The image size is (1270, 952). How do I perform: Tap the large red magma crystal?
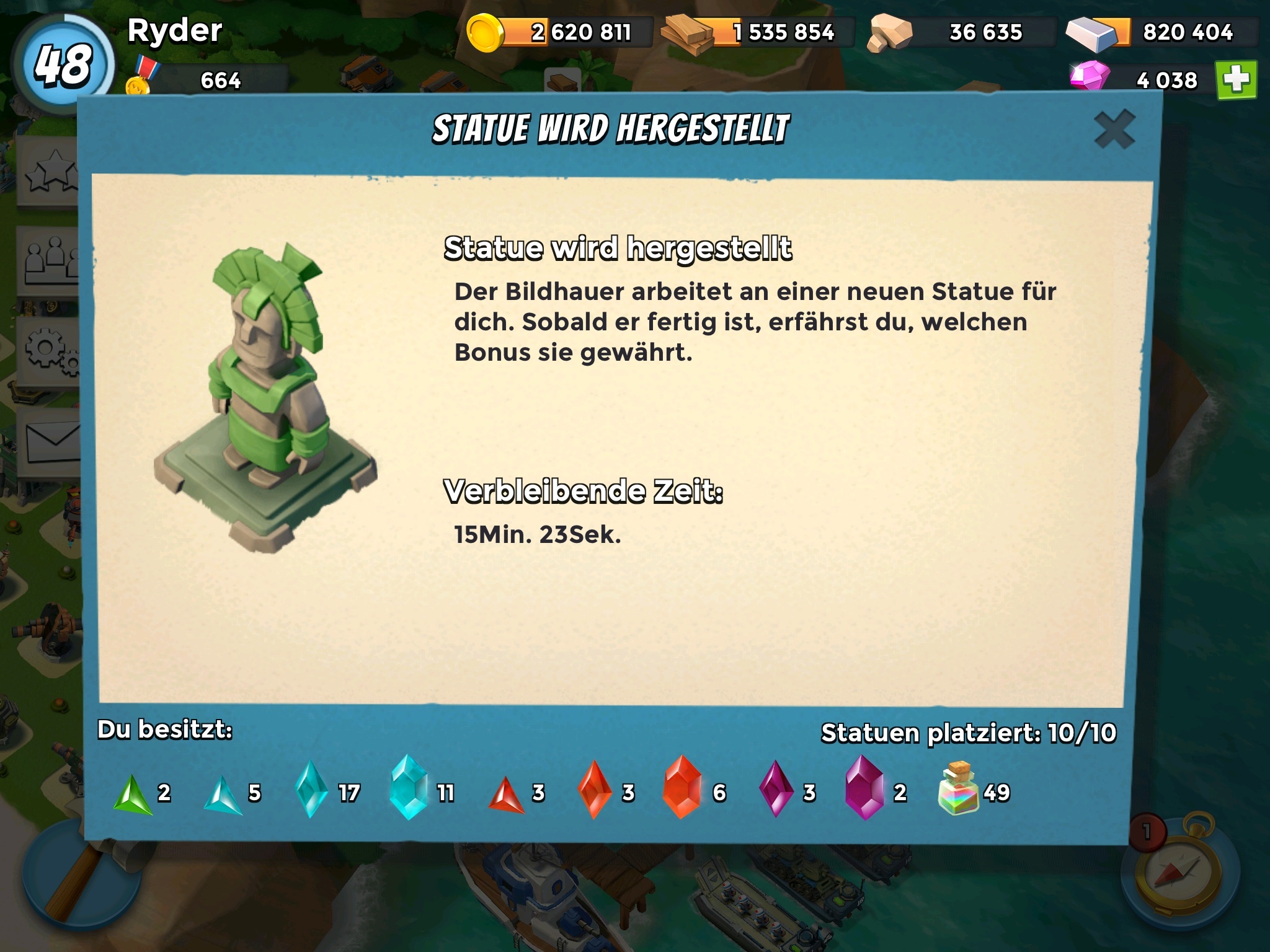tap(682, 787)
